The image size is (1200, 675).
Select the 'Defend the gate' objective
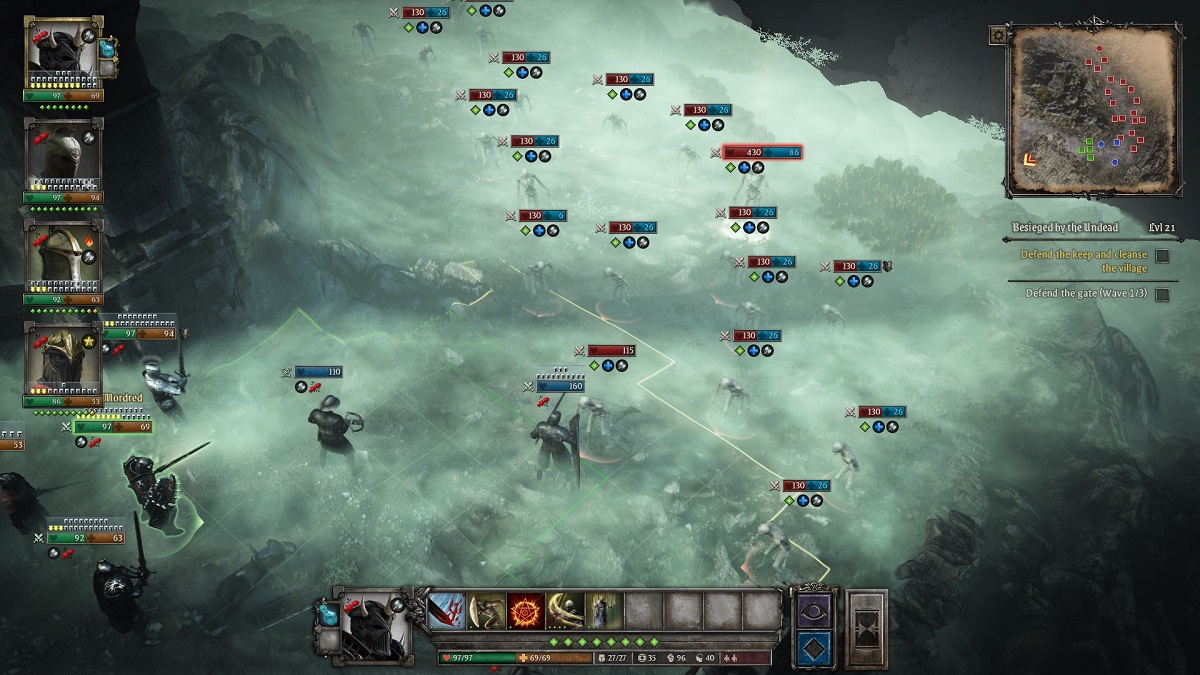[1085, 293]
